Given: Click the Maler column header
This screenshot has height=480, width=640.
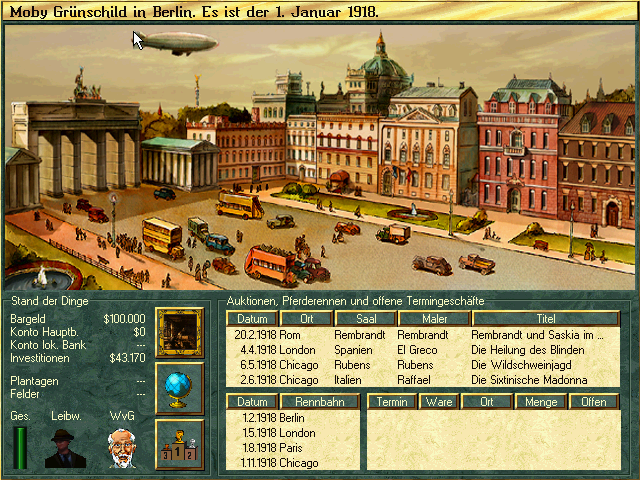Looking at the screenshot, I should pos(433,319).
